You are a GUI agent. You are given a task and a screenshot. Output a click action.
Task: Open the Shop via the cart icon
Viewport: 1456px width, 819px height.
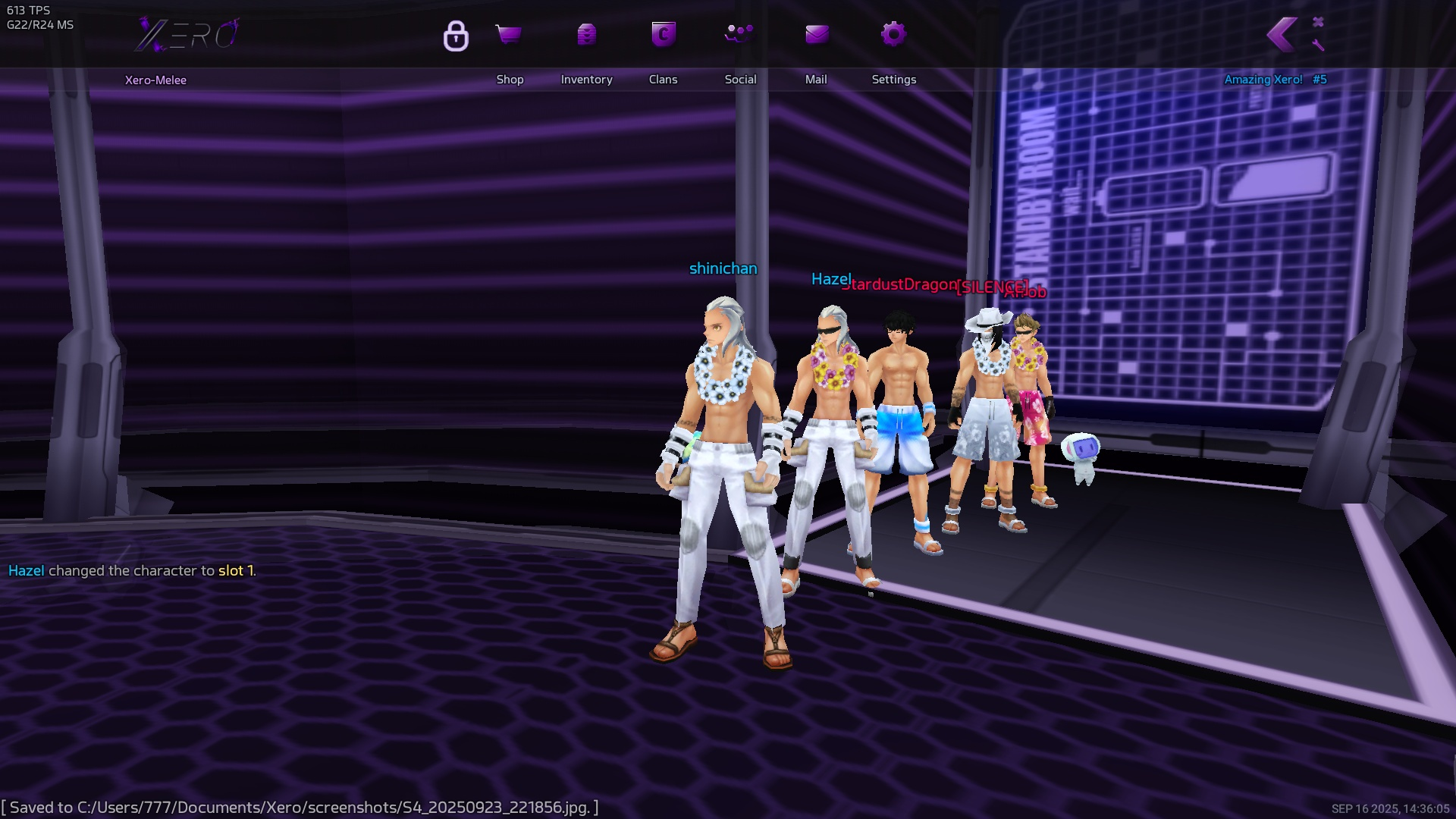pyautogui.click(x=509, y=35)
